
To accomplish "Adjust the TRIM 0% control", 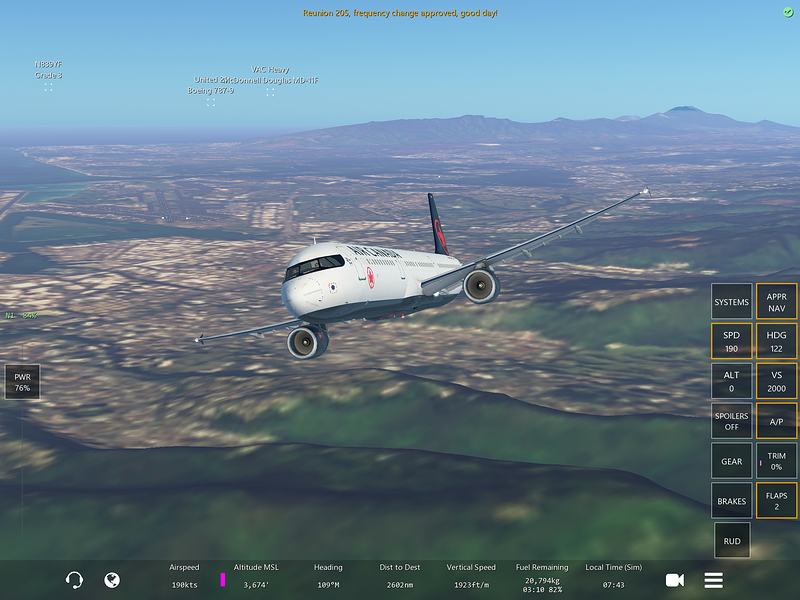I will pyautogui.click(x=776, y=461).
